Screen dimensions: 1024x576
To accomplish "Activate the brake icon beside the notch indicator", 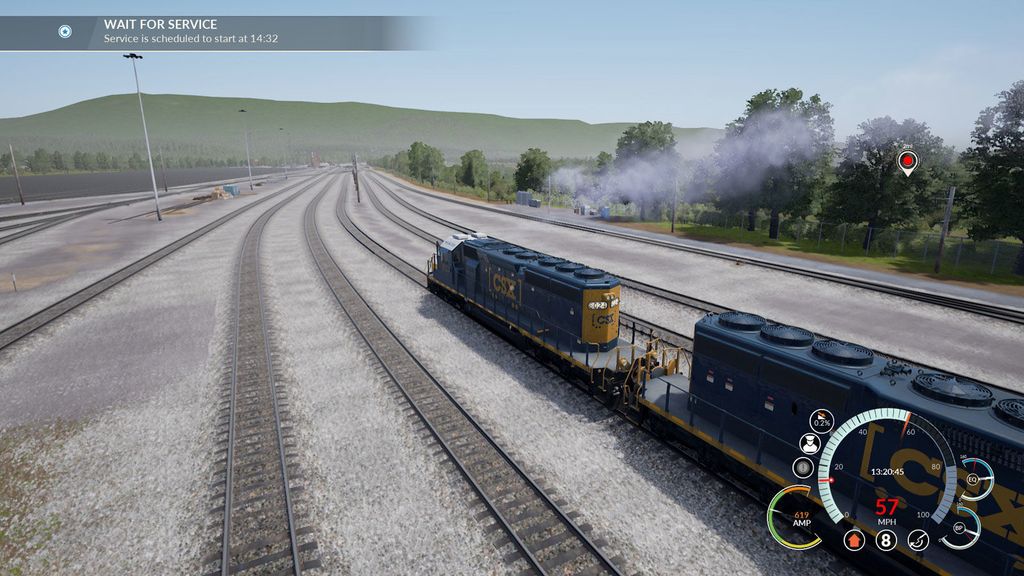I will click(918, 540).
